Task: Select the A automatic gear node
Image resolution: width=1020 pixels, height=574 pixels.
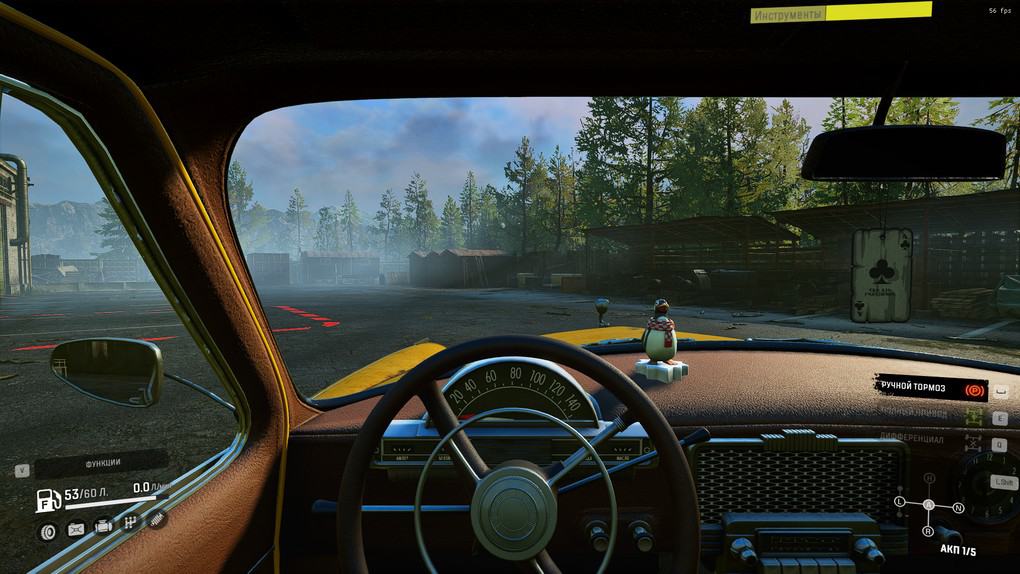Action: coord(929,505)
